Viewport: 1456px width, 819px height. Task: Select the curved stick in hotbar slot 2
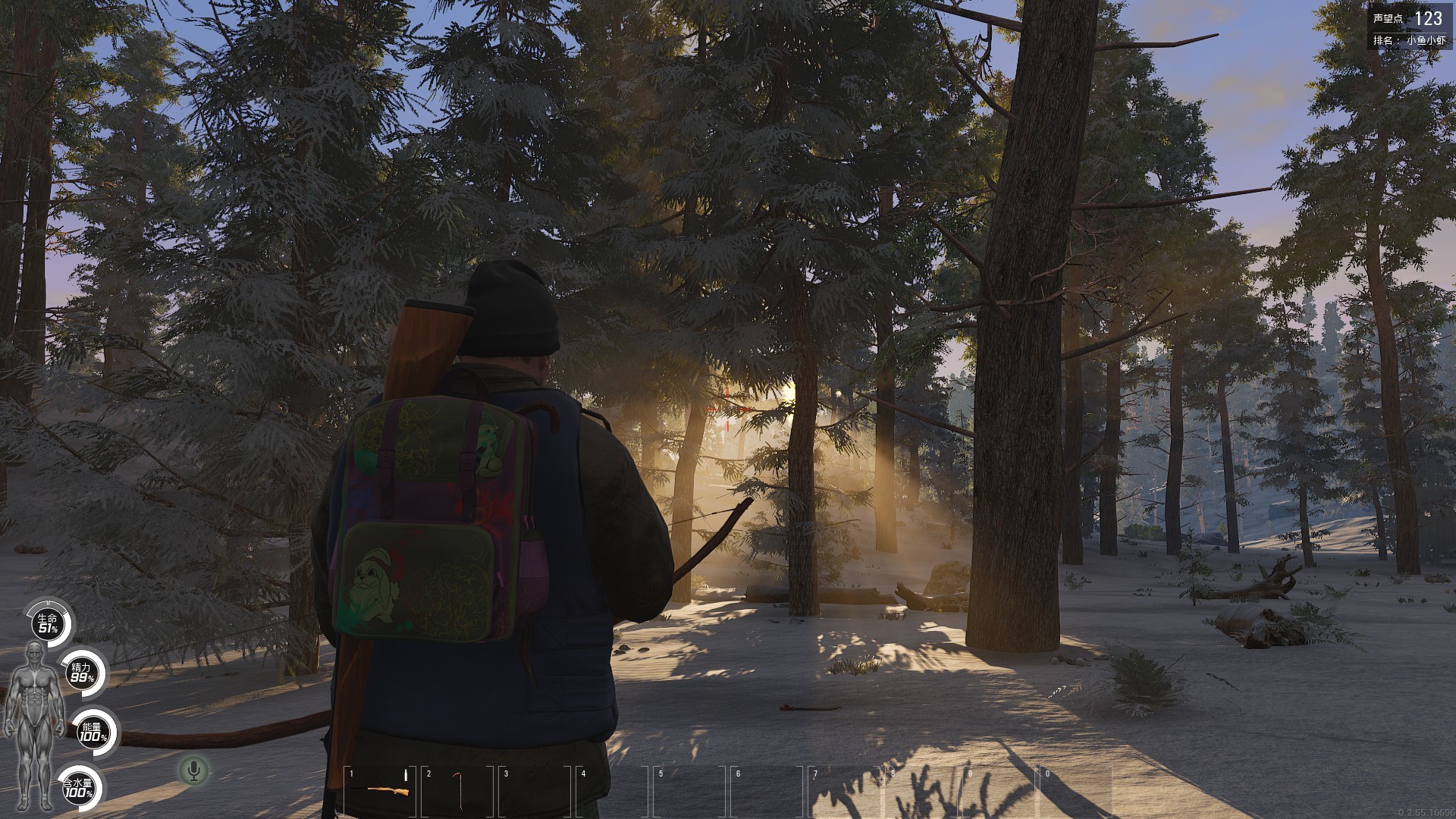pyautogui.click(x=458, y=789)
